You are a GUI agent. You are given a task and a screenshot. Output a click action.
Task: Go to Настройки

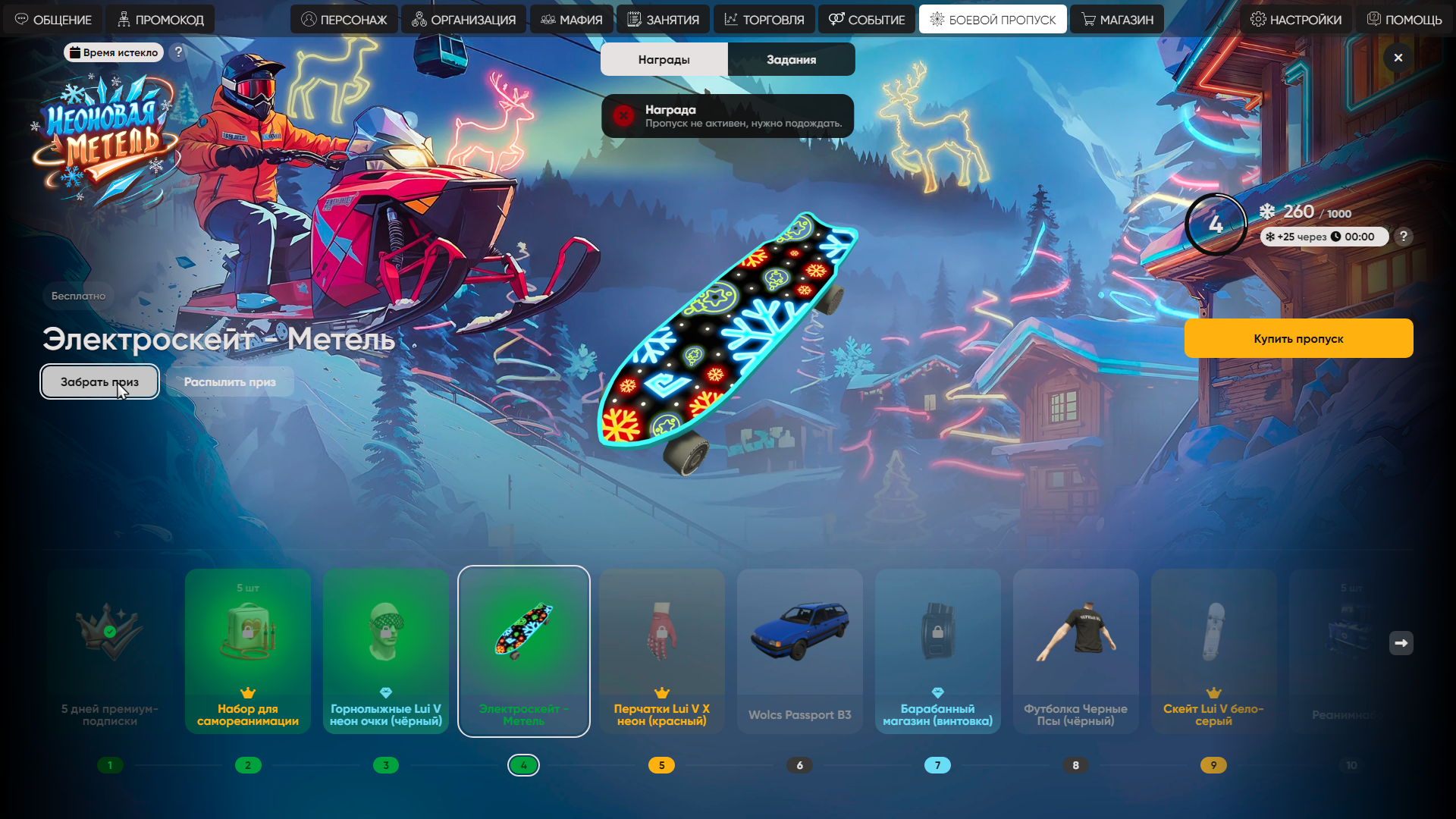[x=1296, y=20]
